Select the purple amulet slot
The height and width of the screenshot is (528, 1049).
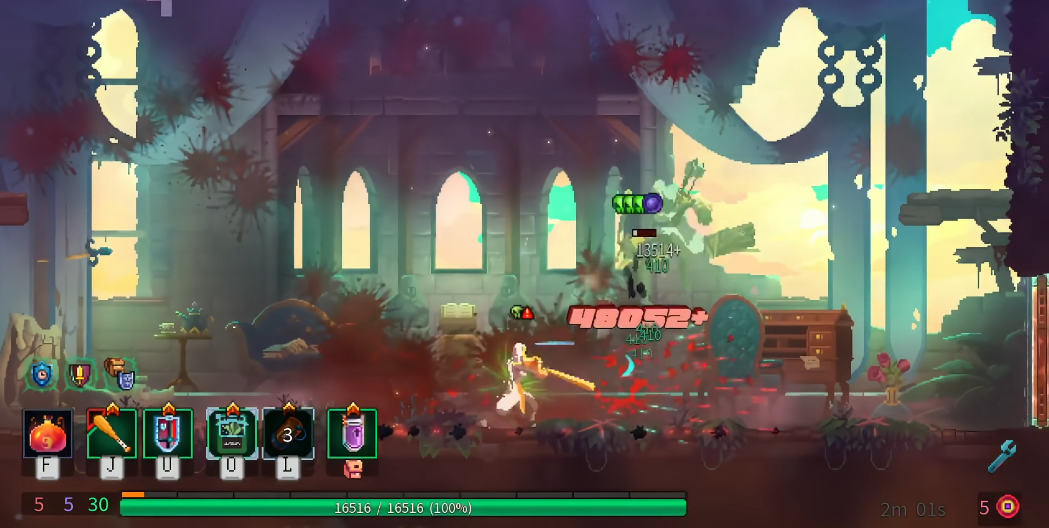(352, 434)
